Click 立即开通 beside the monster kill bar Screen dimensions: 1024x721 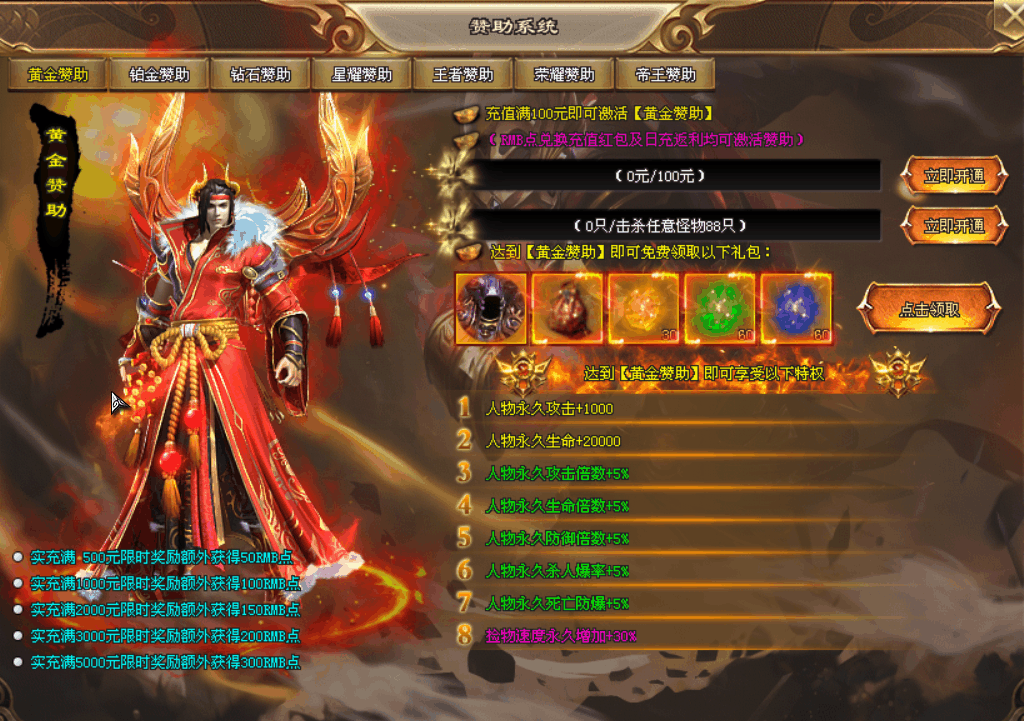coord(953,225)
